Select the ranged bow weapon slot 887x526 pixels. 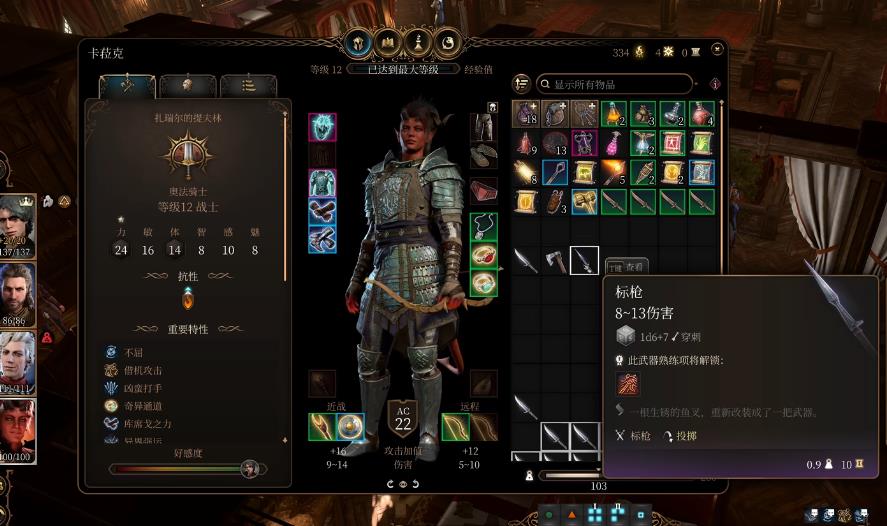[455, 427]
